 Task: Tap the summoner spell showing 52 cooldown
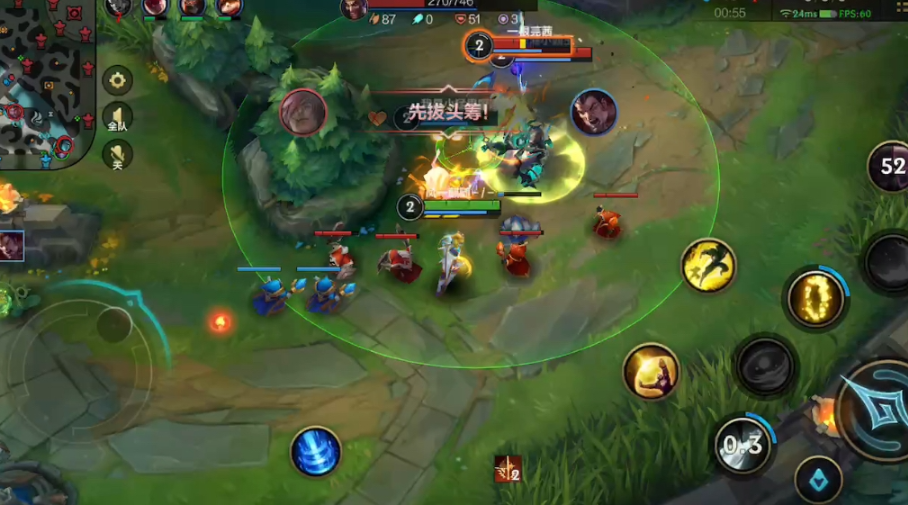[890, 166]
